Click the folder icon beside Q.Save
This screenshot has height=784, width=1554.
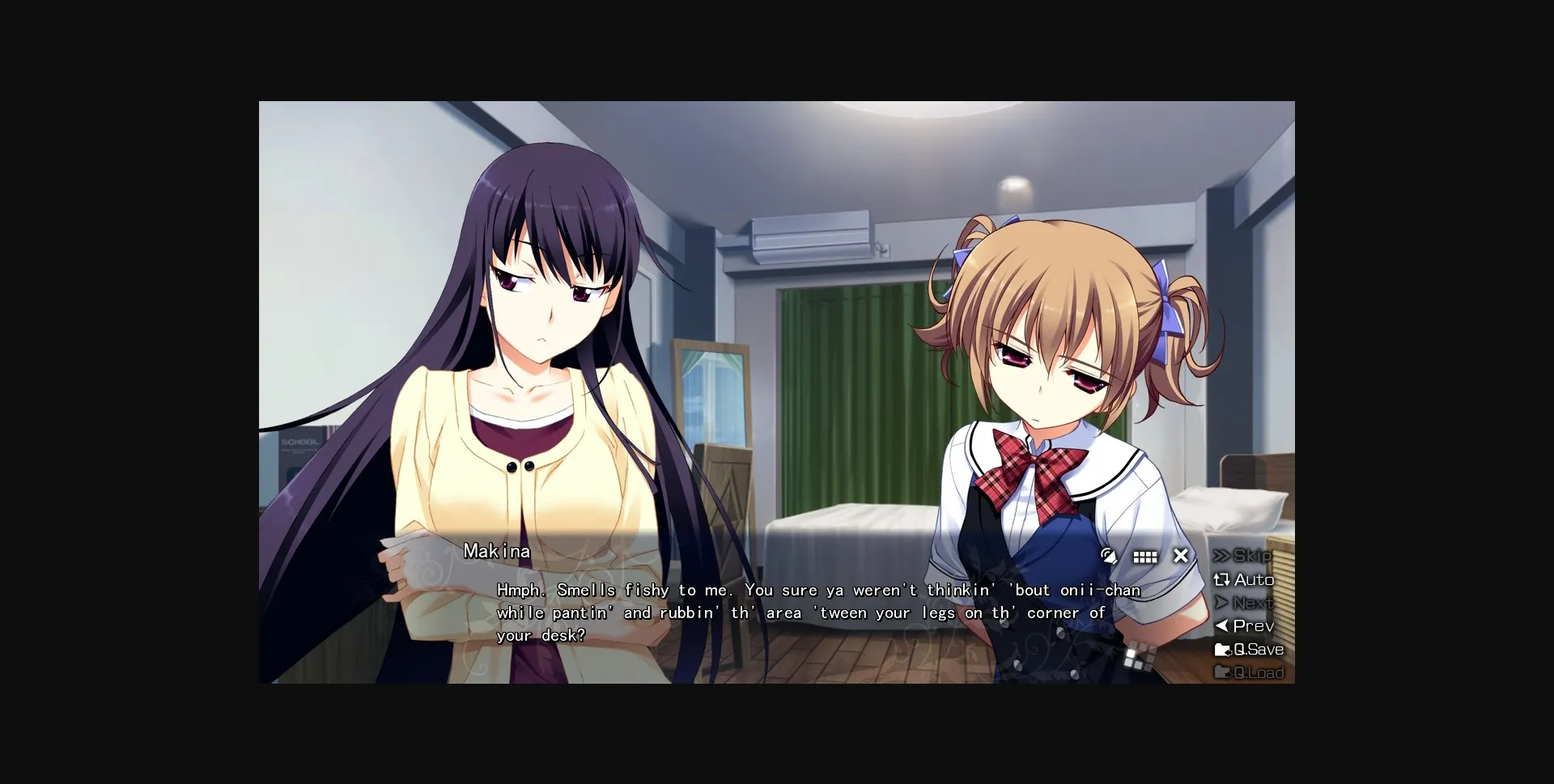pos(1222,649)
